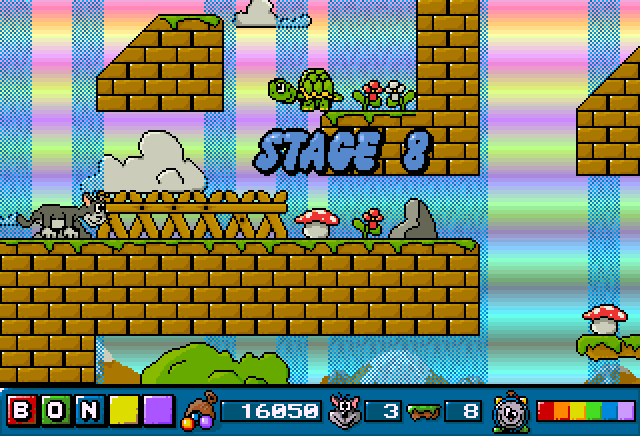Select the purple empty bonus tile
640x436 pixels.
[x=158, y=411]
